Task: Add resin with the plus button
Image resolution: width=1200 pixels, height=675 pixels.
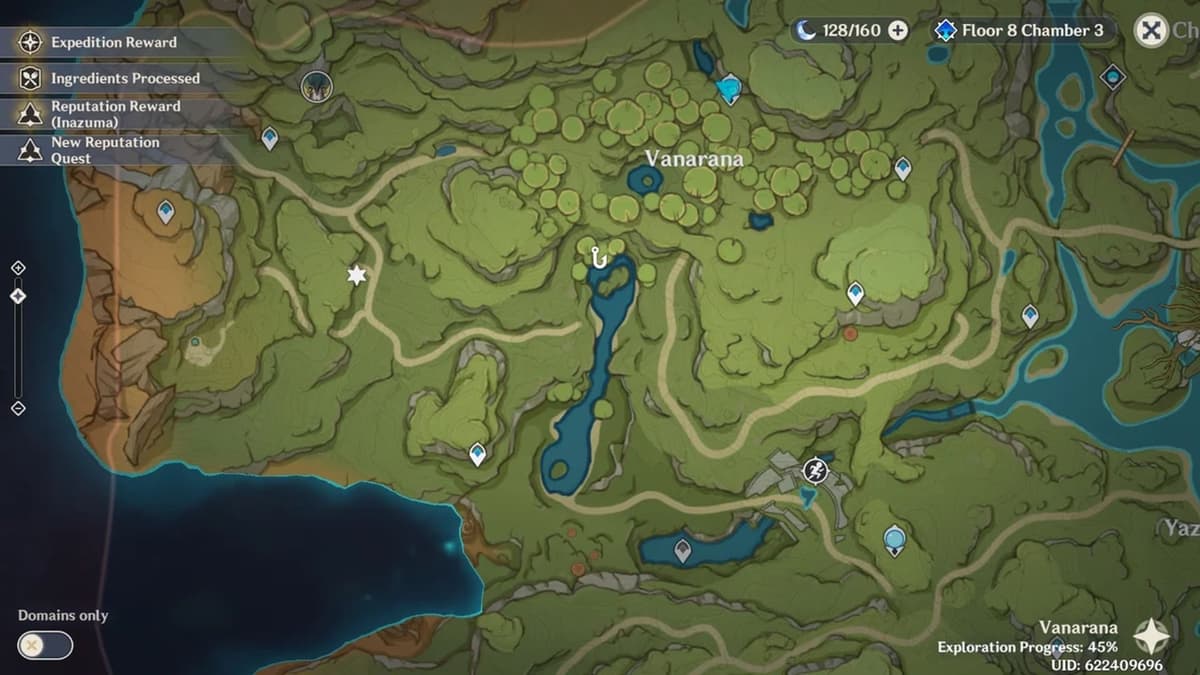Action: coord(898,31)
